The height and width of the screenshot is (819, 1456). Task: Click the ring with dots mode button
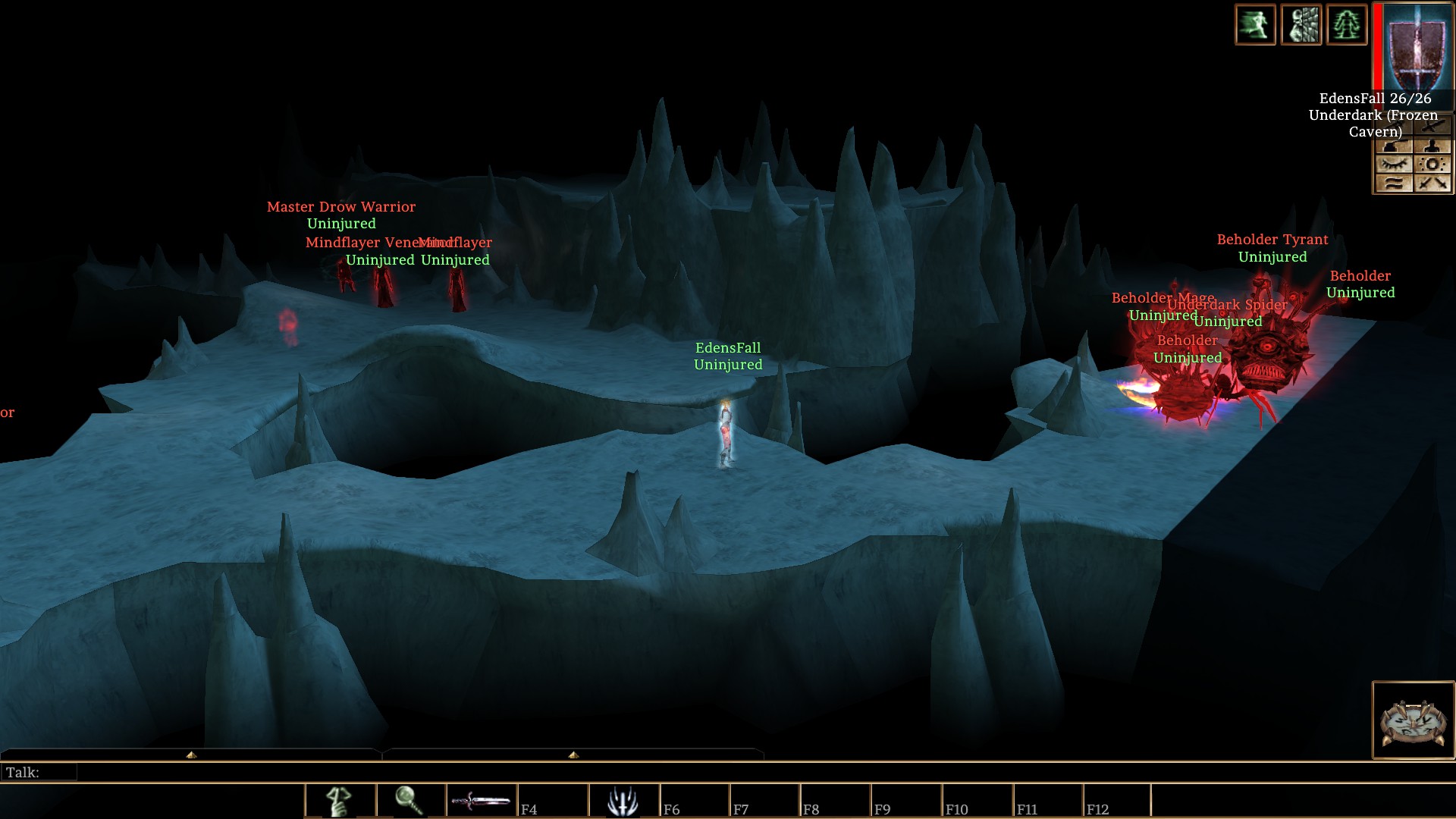pos(1432,165)
